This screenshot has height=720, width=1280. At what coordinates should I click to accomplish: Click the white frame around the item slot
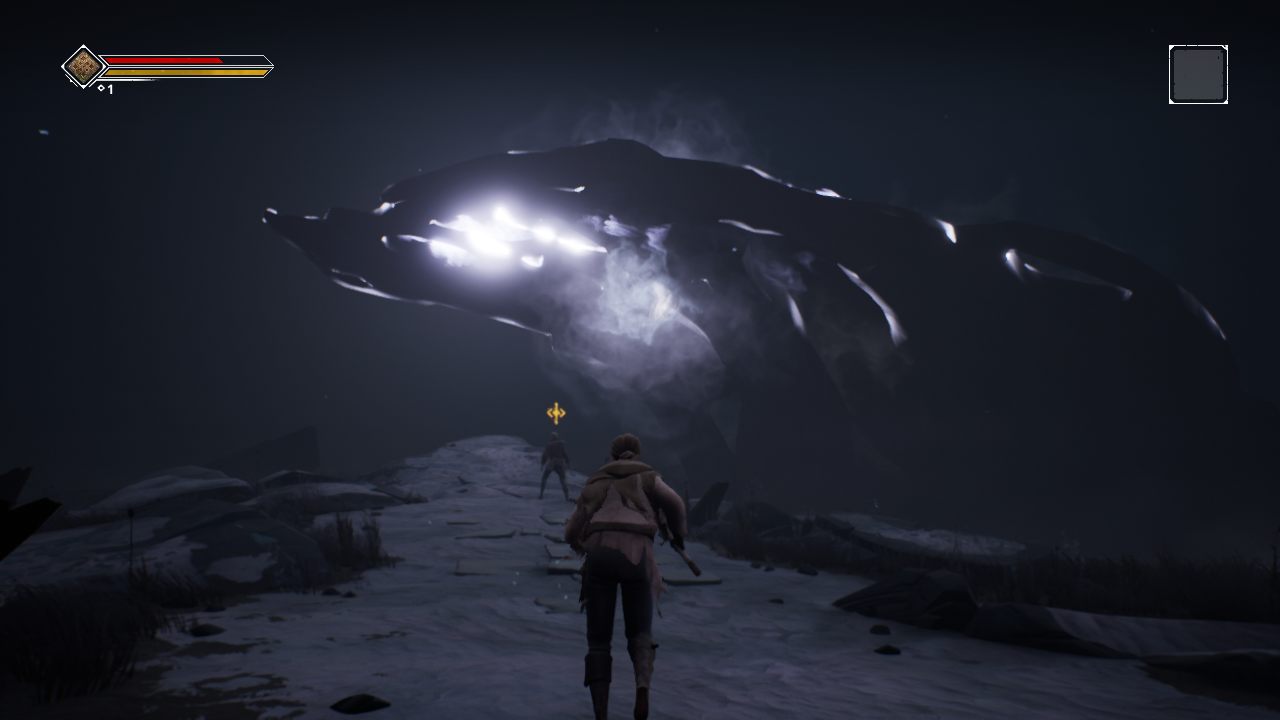pyautogui.click(x=1198, y=48)
